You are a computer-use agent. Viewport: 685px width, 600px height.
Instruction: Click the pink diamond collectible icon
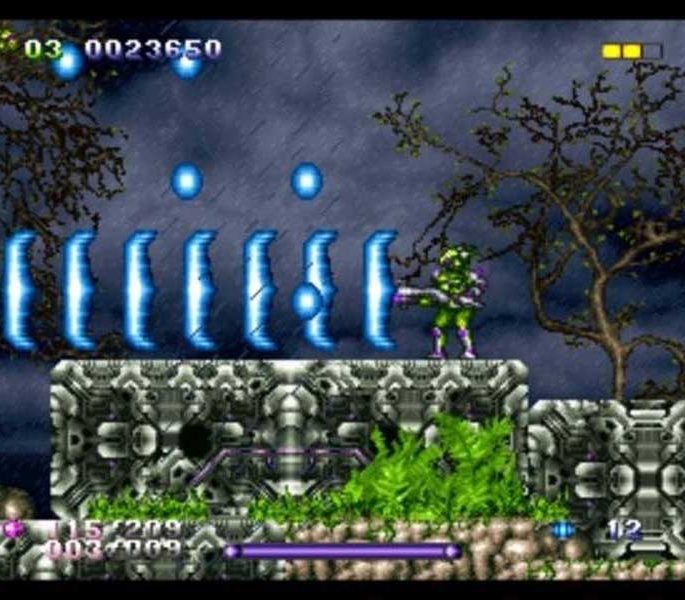pos(14,528)
